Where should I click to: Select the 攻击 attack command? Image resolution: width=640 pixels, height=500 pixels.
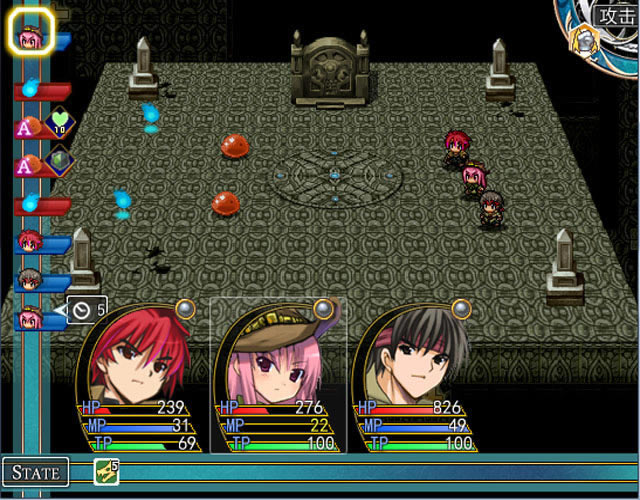617,15
